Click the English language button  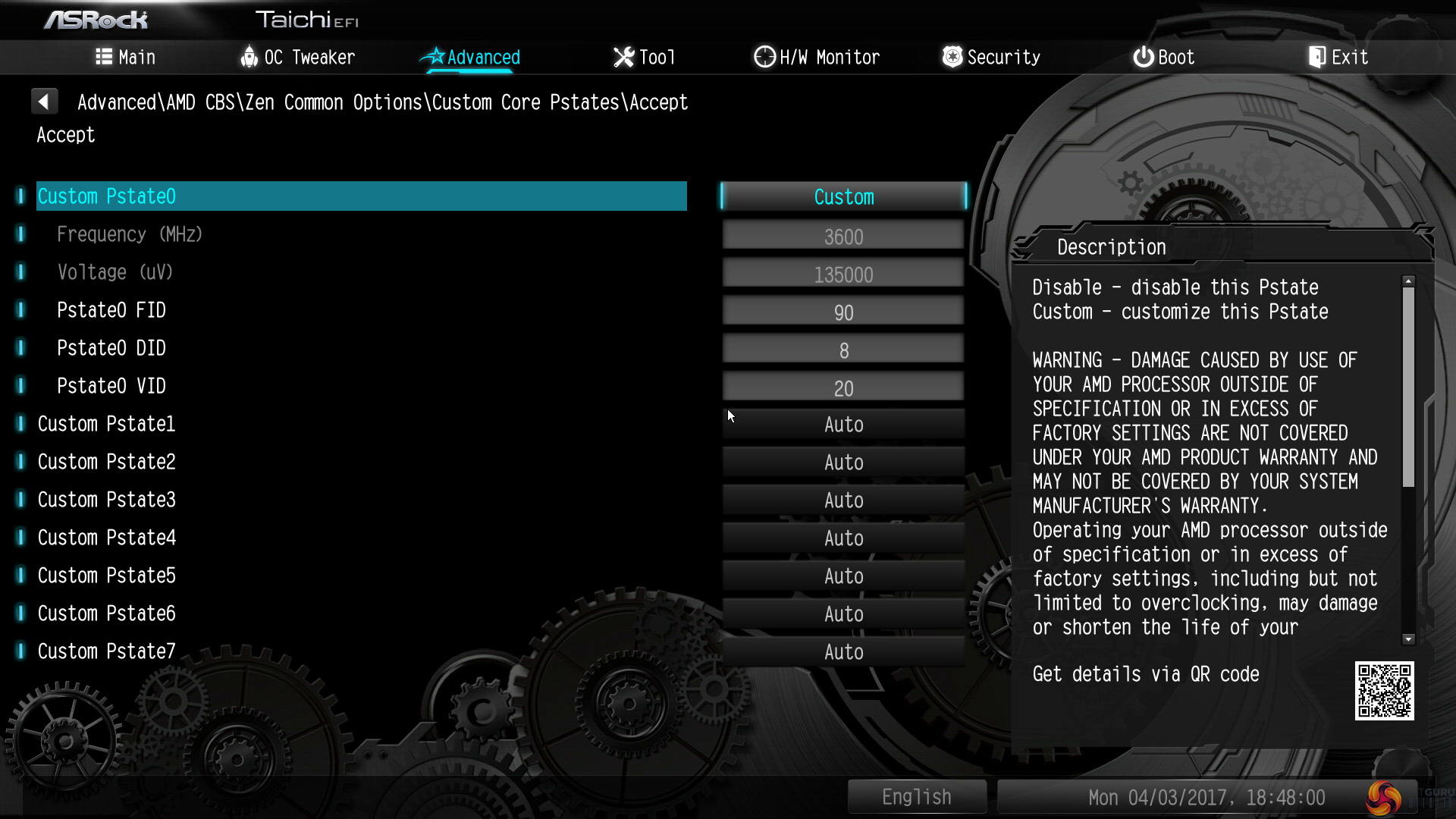[917, 797]
